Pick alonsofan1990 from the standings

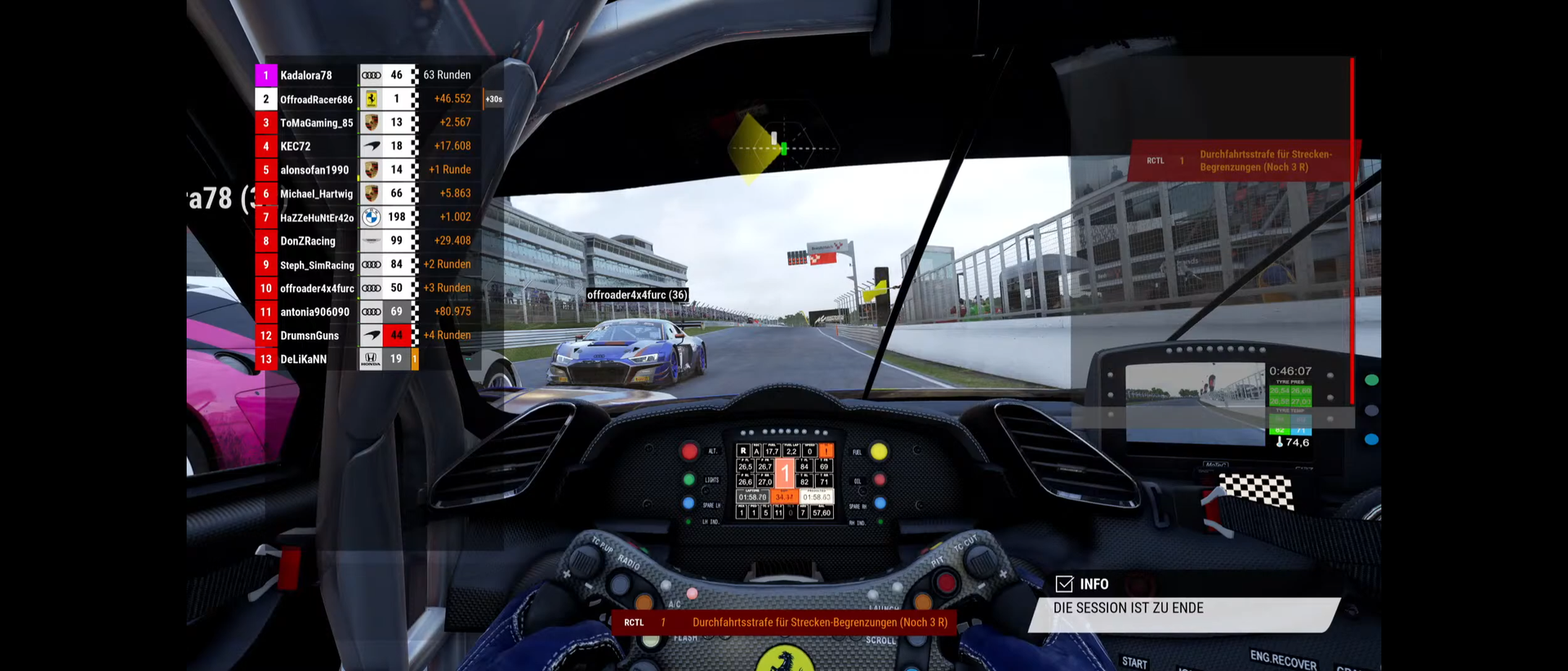coord(314,170)
